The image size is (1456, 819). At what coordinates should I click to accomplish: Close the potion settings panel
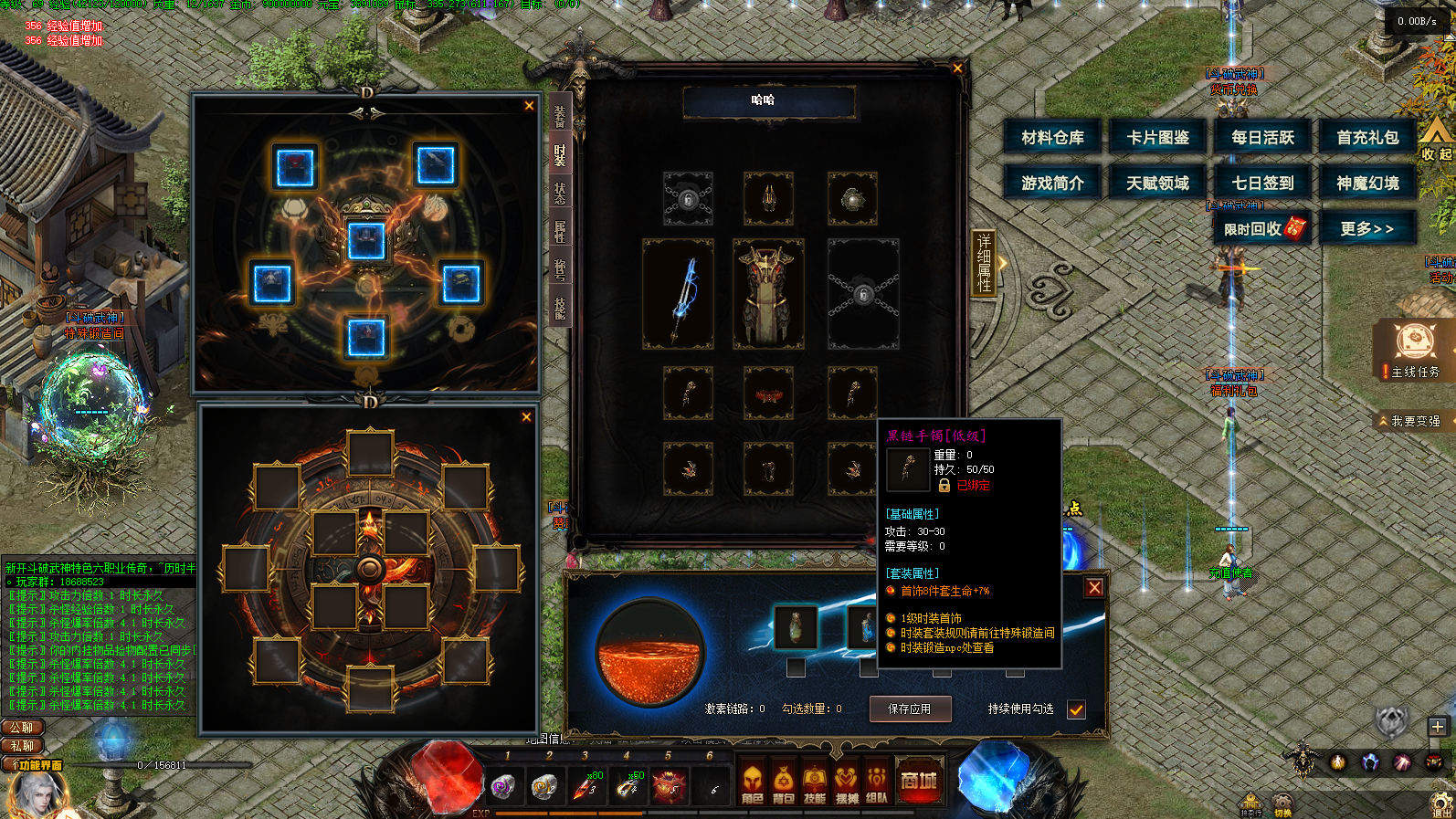point(1094,587)
